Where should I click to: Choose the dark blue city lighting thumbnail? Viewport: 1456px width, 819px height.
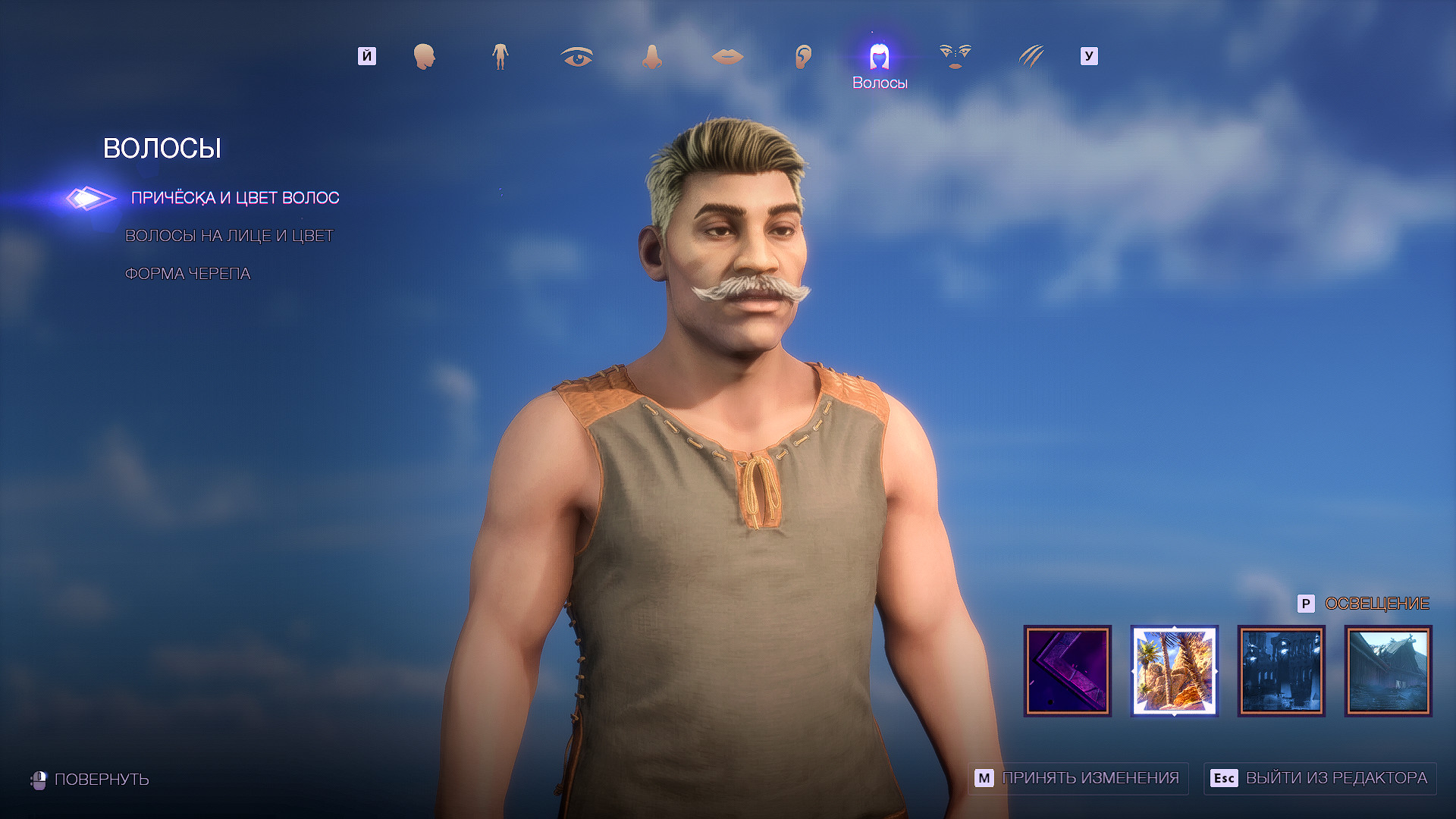(1282, 670)
